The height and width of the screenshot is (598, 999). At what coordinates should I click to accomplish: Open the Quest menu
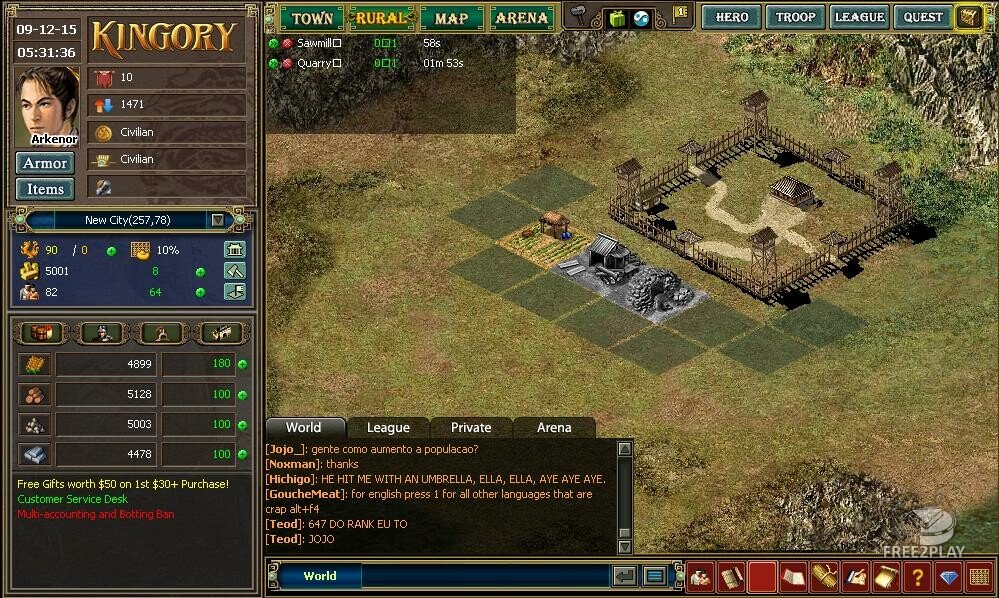[x=922, y=17]
